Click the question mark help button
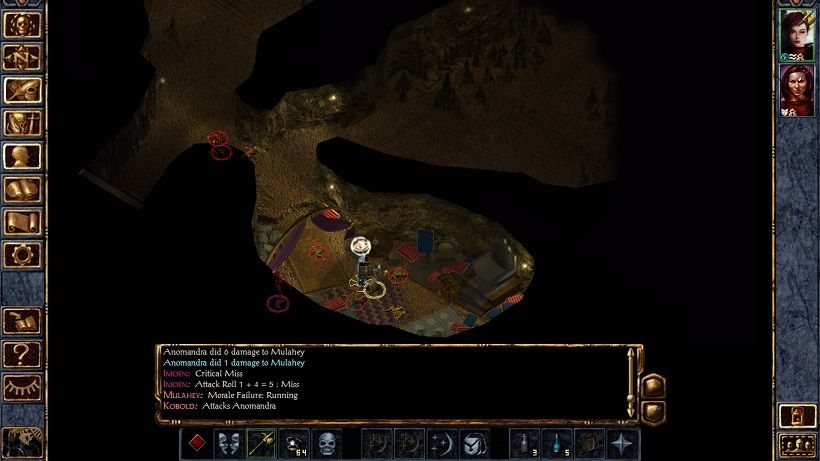The image size is (820, 461). click(22, 353)
